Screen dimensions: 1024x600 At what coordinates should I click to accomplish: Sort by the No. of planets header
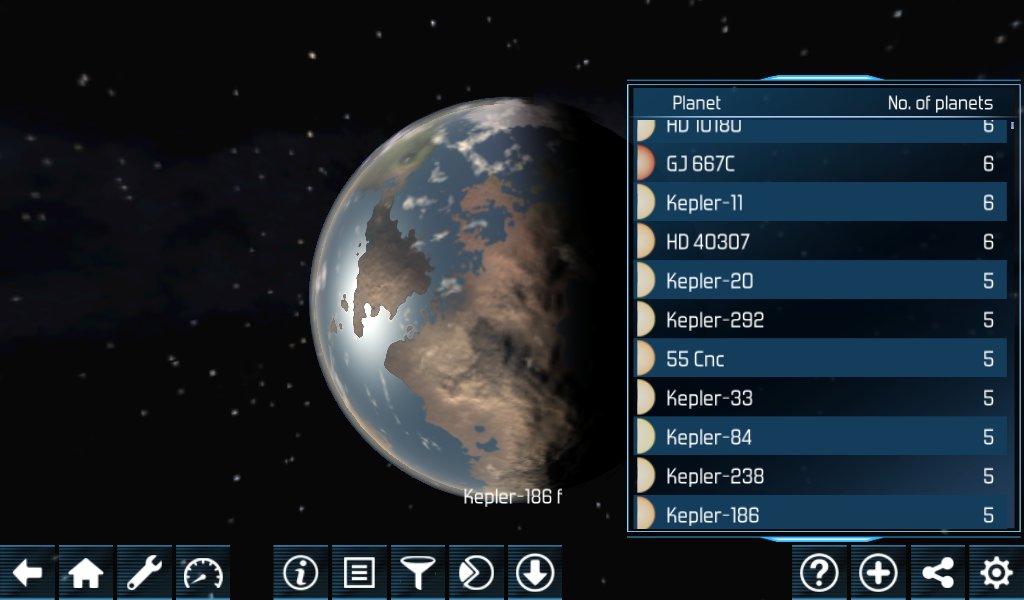(939, 103)
